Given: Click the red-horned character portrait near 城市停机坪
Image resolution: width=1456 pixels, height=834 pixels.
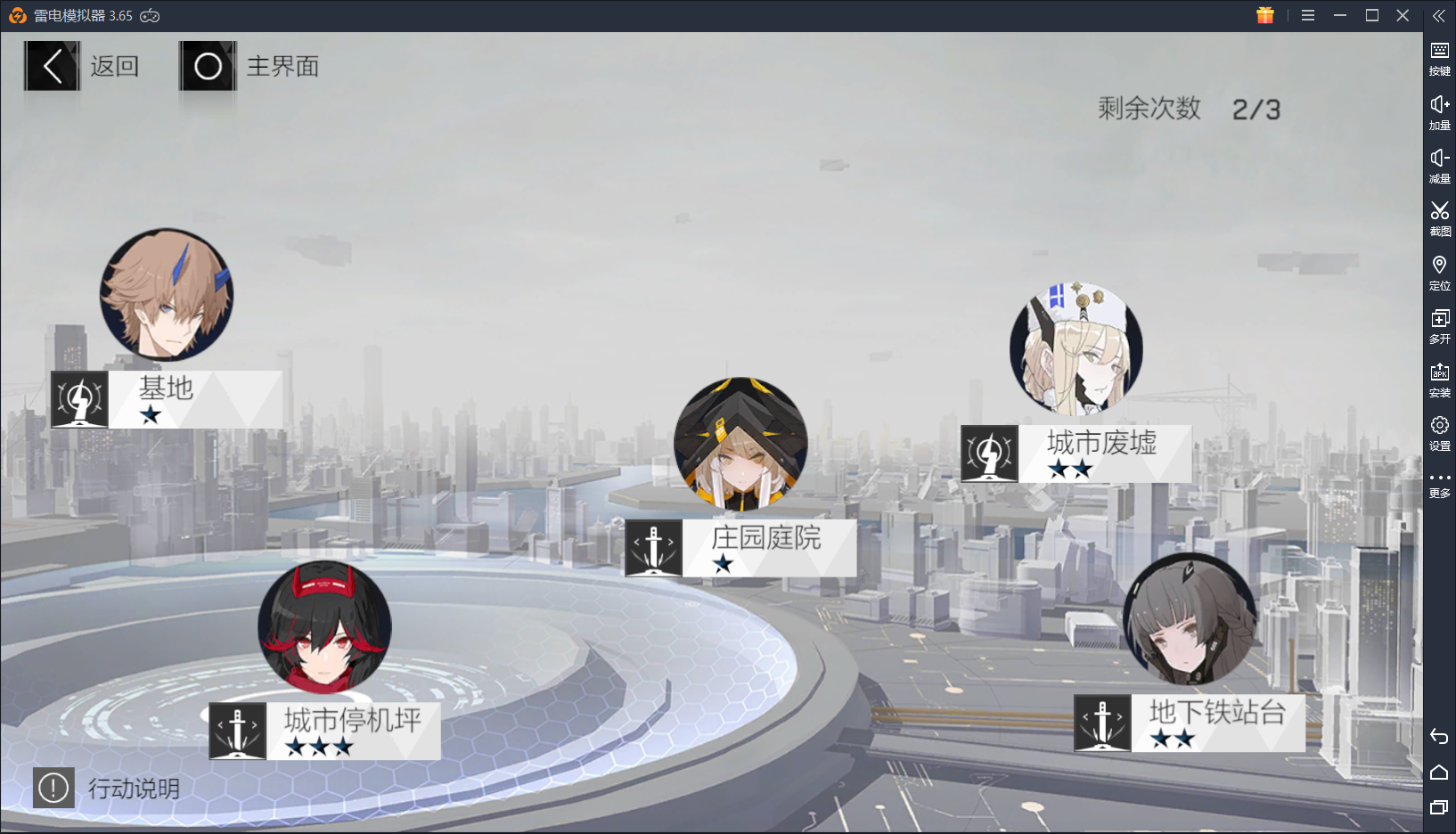Looking at the screenshot, I should tap(323, 626).
